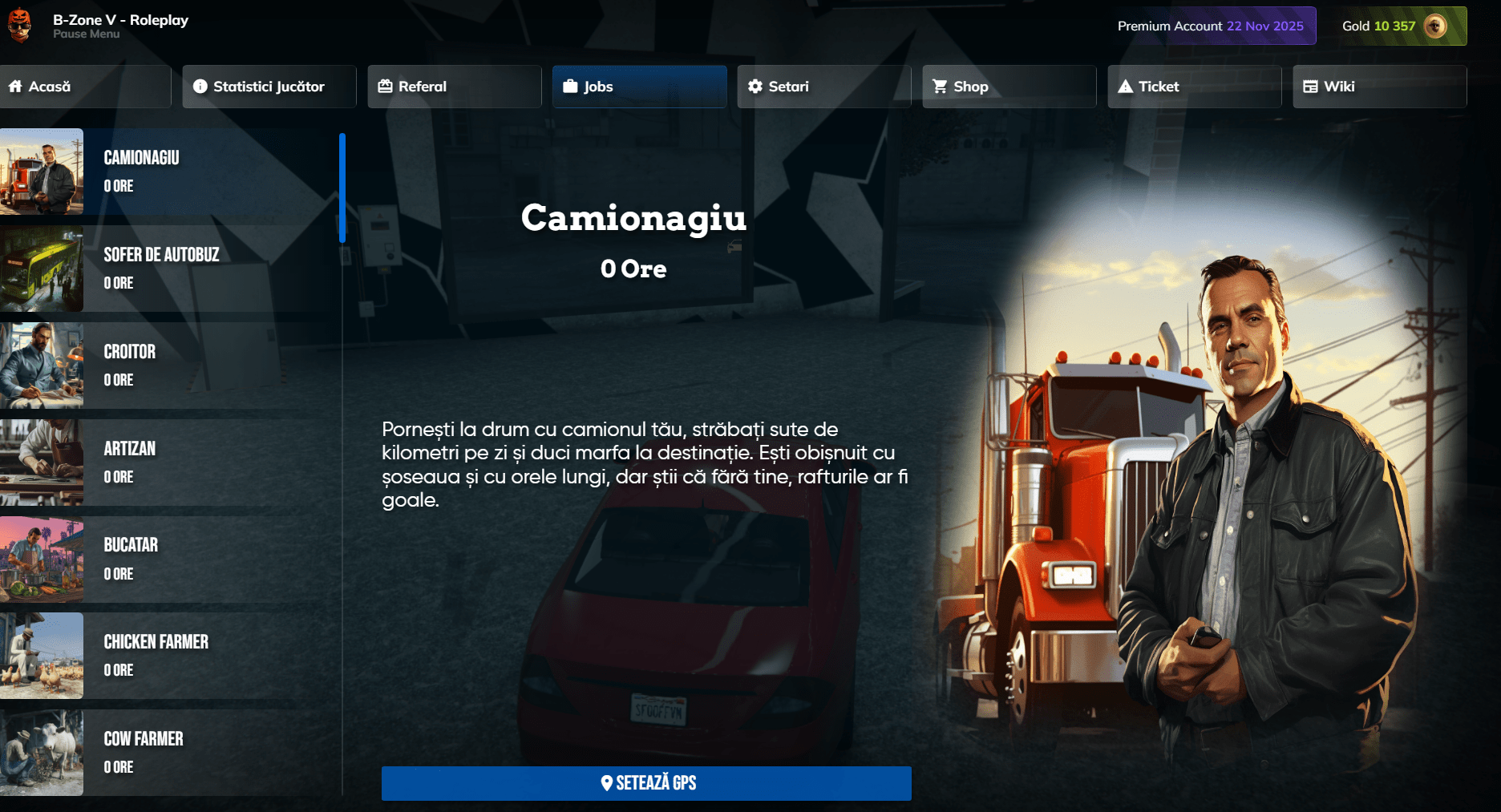Viewport: 1501px width, 812px height.
Task: Click the Setează GPS button
Action: (x=646, y=783)
